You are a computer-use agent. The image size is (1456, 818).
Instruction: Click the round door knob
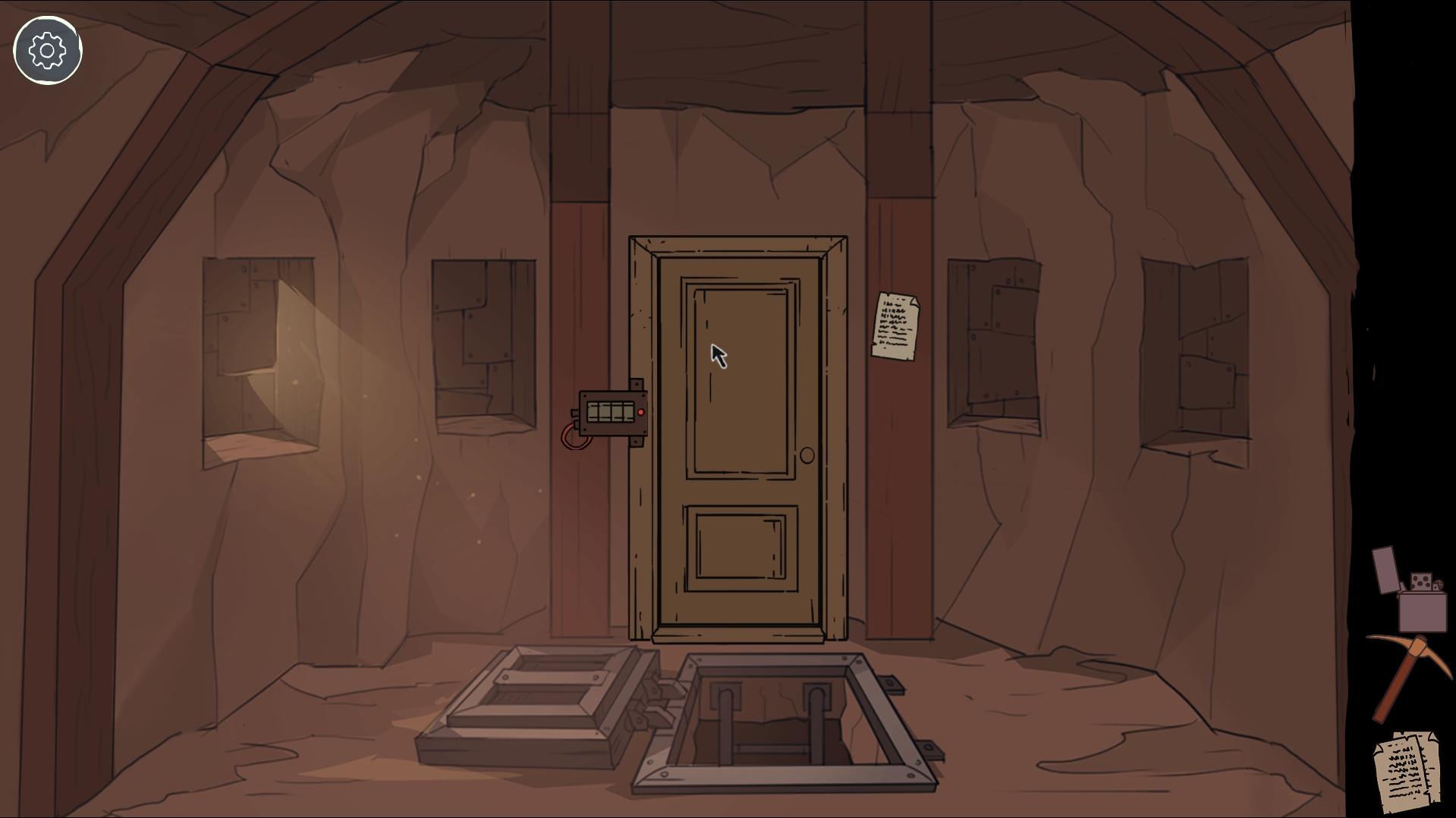pyautogui.click(x=807, y=456)
